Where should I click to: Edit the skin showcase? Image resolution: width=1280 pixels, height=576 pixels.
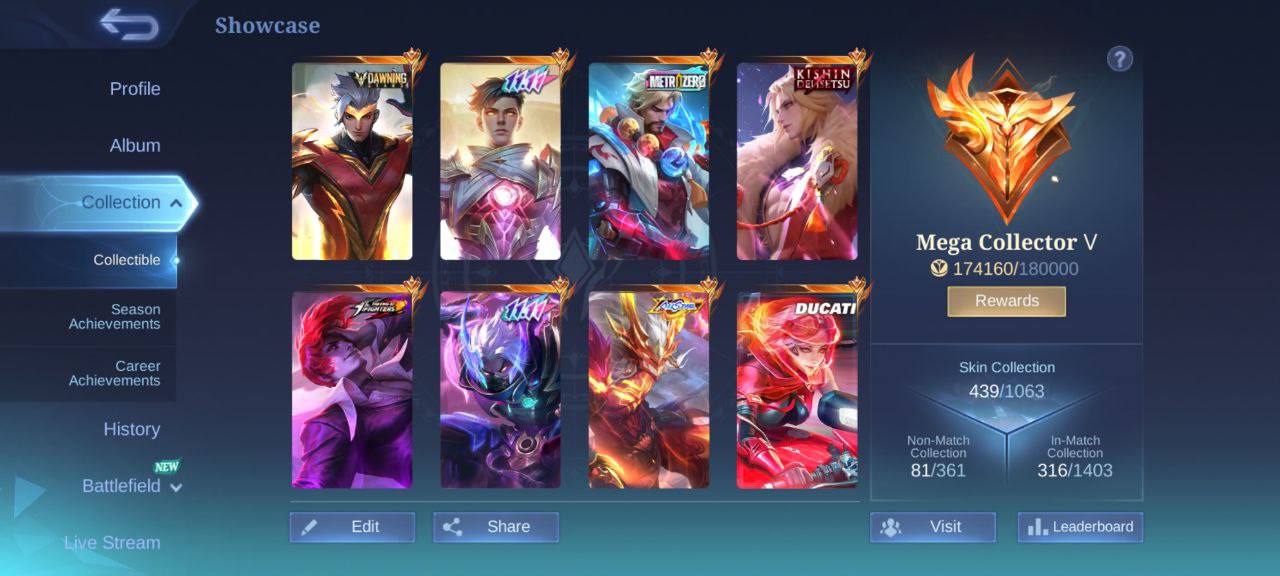[352, 527]
